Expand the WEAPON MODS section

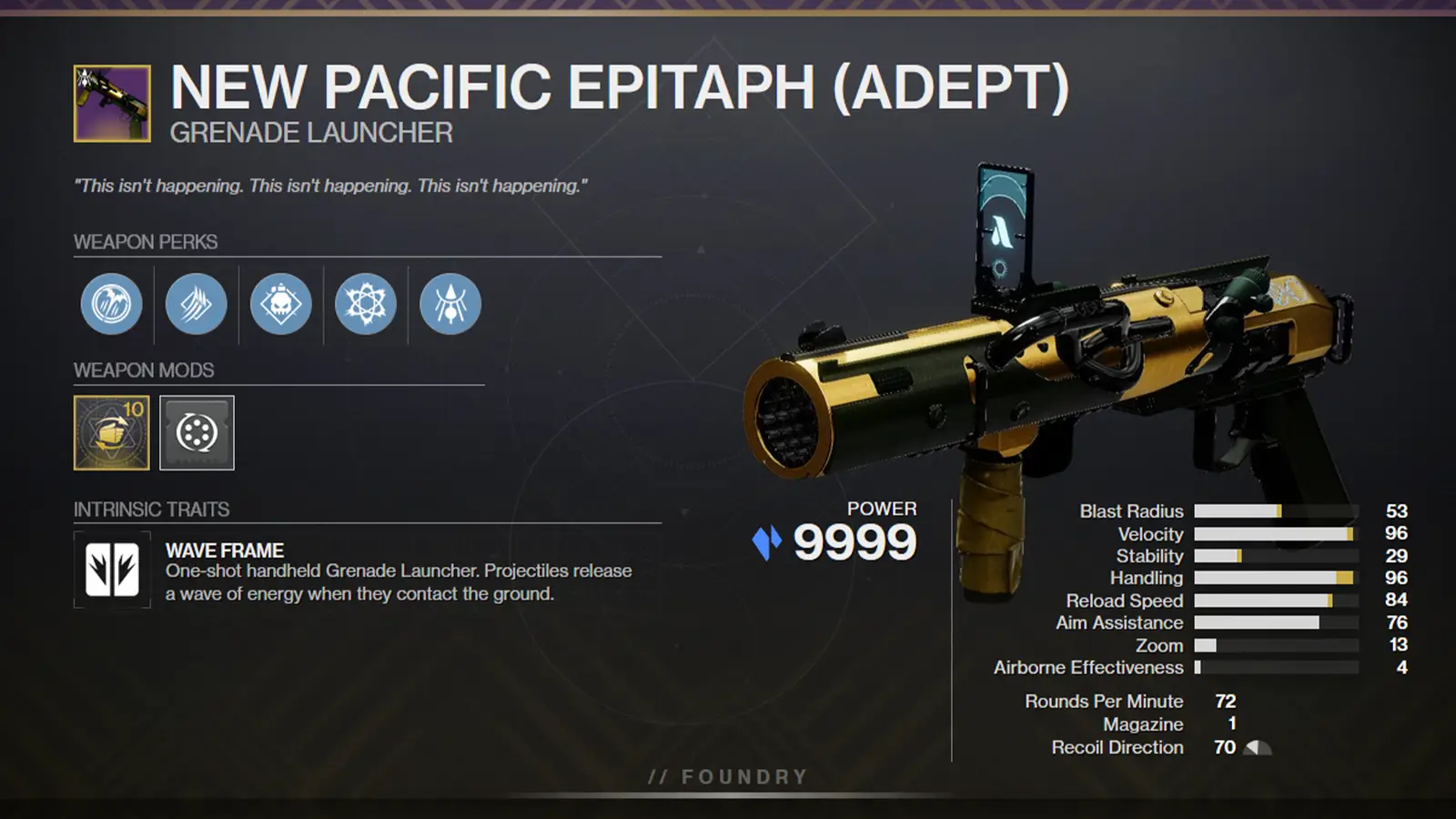coord(142,371)
